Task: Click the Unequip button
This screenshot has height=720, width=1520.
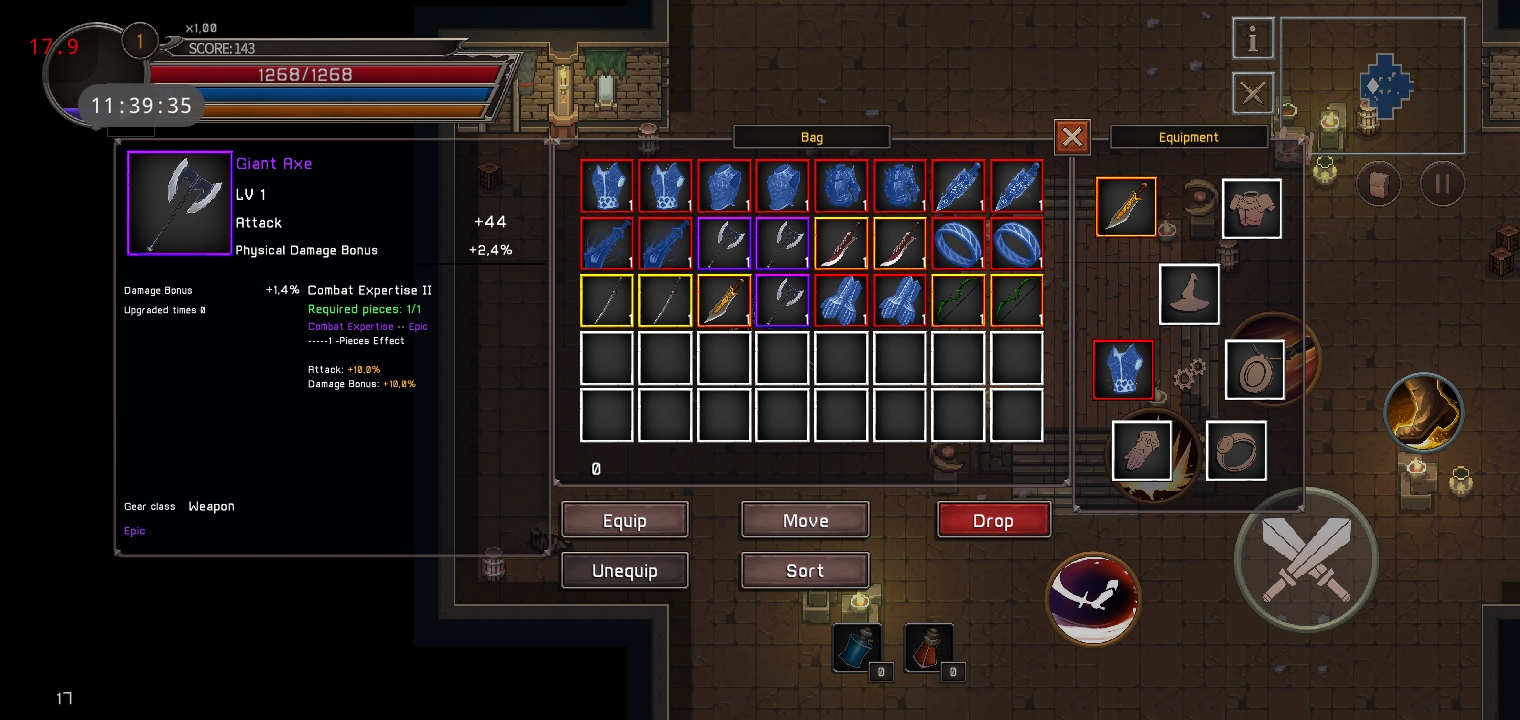Action: point(625,570)
